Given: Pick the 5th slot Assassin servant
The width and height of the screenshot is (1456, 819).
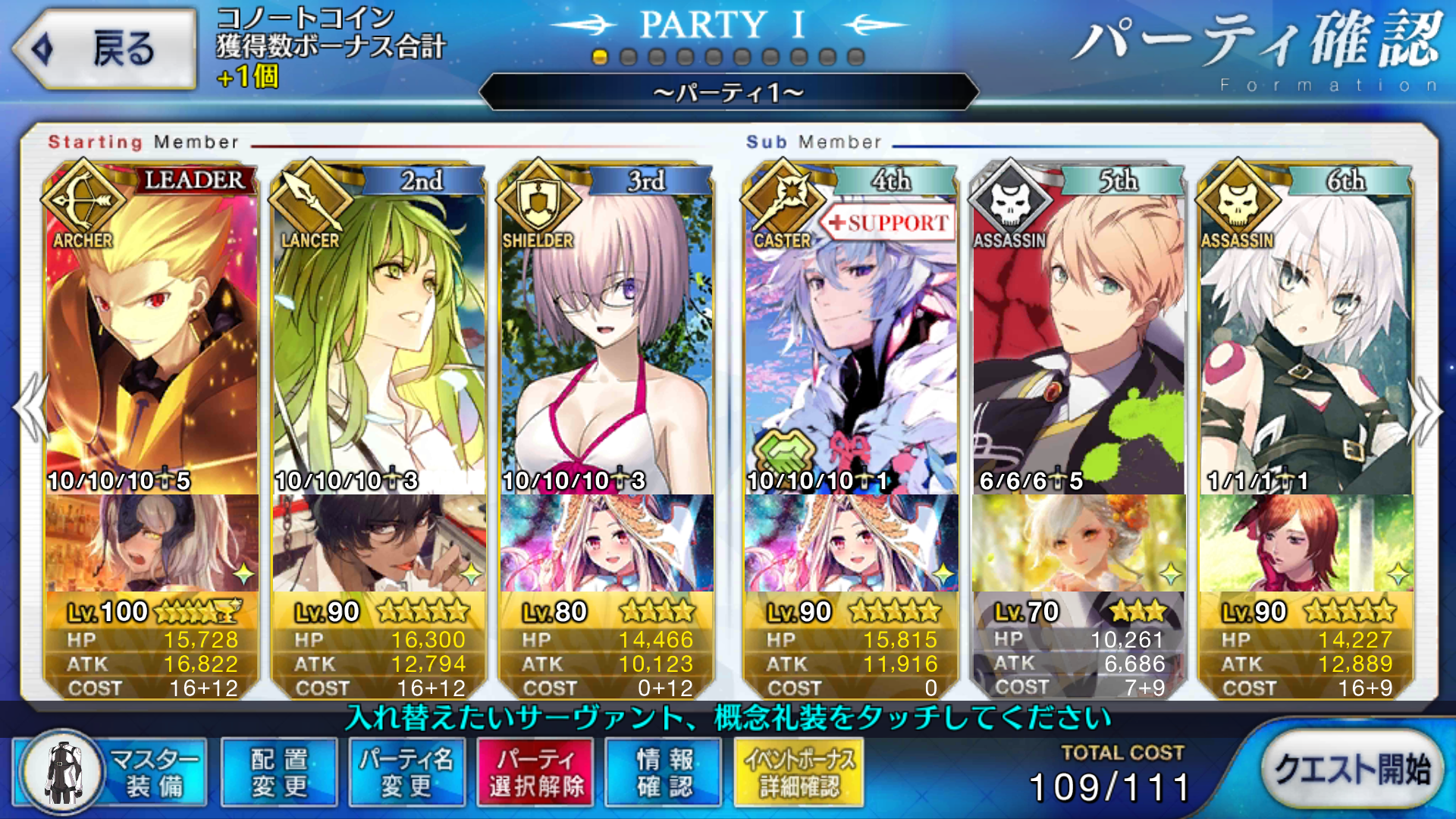Looking at the screenshot, I should (1078, 334).
